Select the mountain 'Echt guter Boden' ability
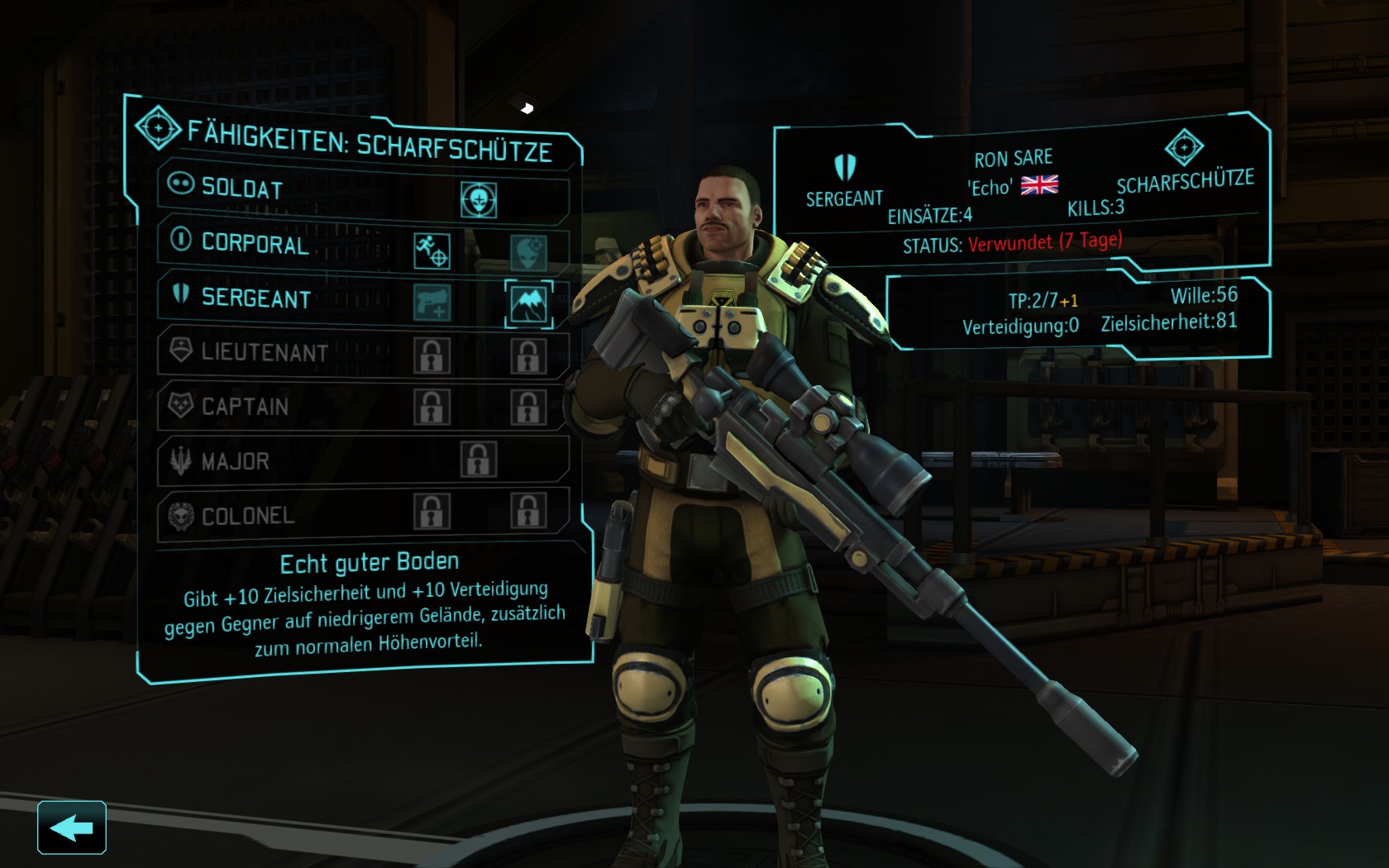The image size is (1389, 868). (528, 304)
